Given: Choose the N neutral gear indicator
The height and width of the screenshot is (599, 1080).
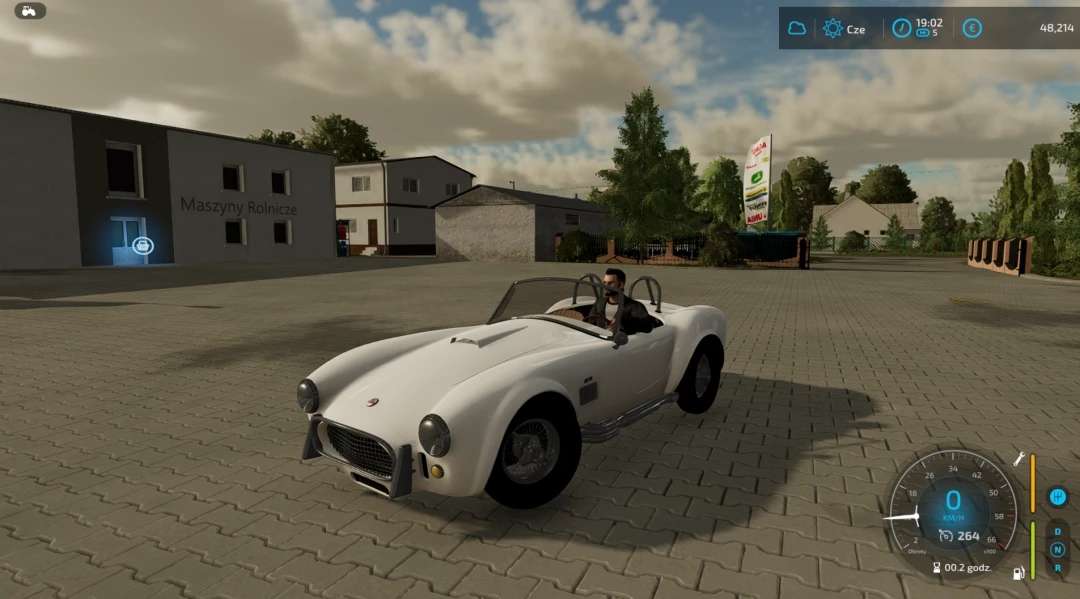Looking at the screenshot, I should coord(1057,550).
